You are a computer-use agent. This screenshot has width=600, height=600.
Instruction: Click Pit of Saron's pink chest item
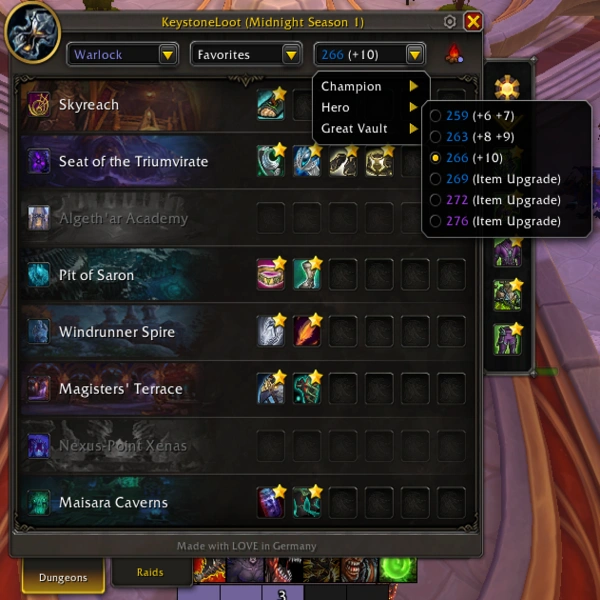click(x=271, y=275)
